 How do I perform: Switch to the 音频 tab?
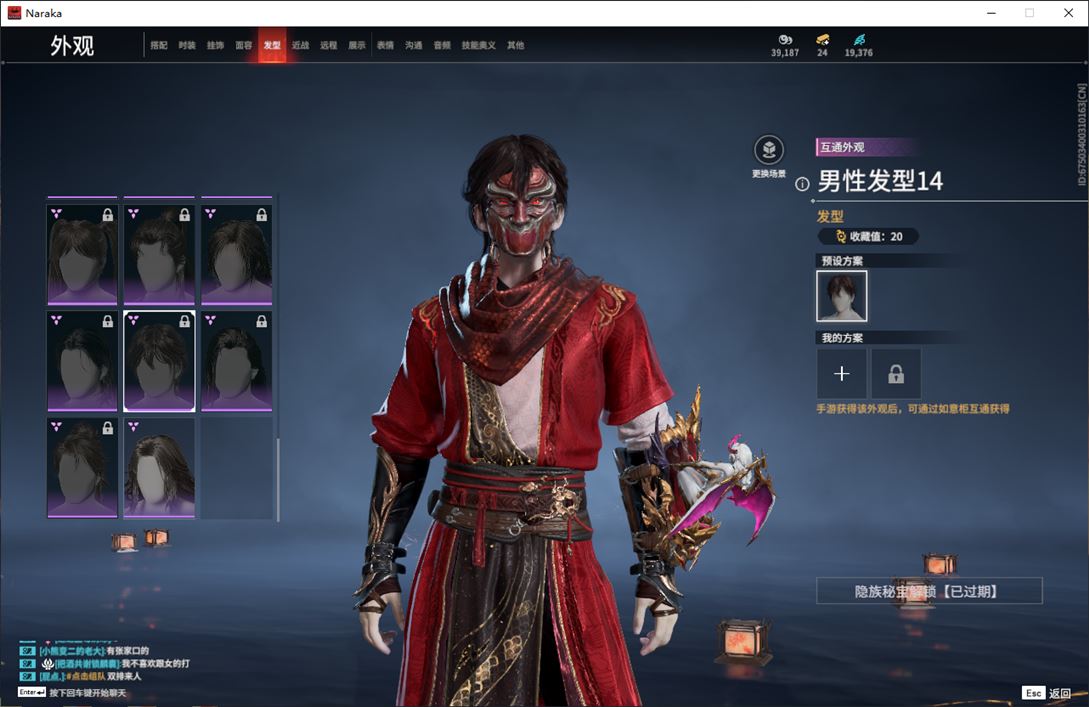click(442, 45)
